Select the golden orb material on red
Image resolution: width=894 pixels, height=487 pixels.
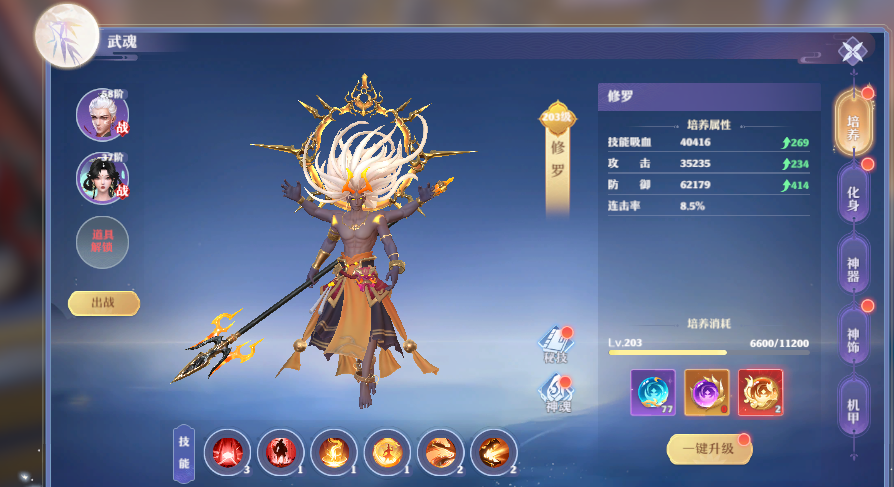760,392
